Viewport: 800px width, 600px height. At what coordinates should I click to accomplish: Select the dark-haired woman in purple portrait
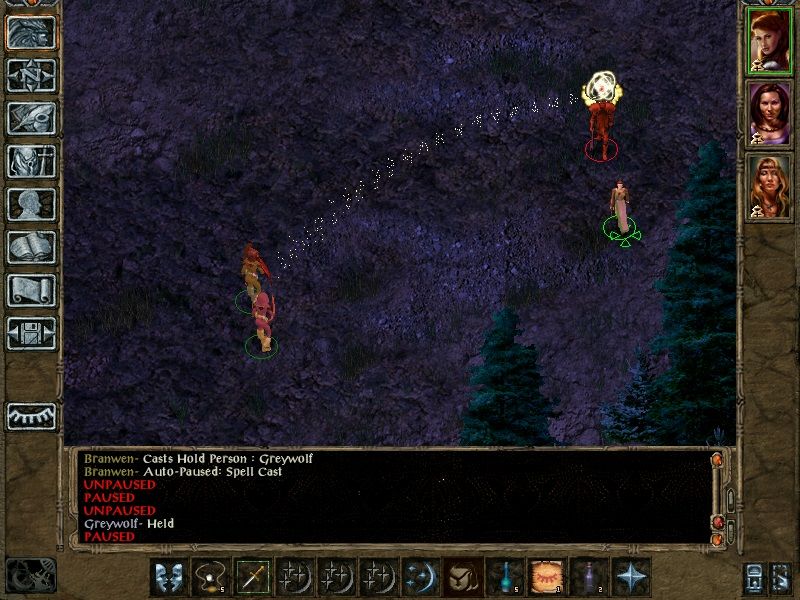click(769, 113)
